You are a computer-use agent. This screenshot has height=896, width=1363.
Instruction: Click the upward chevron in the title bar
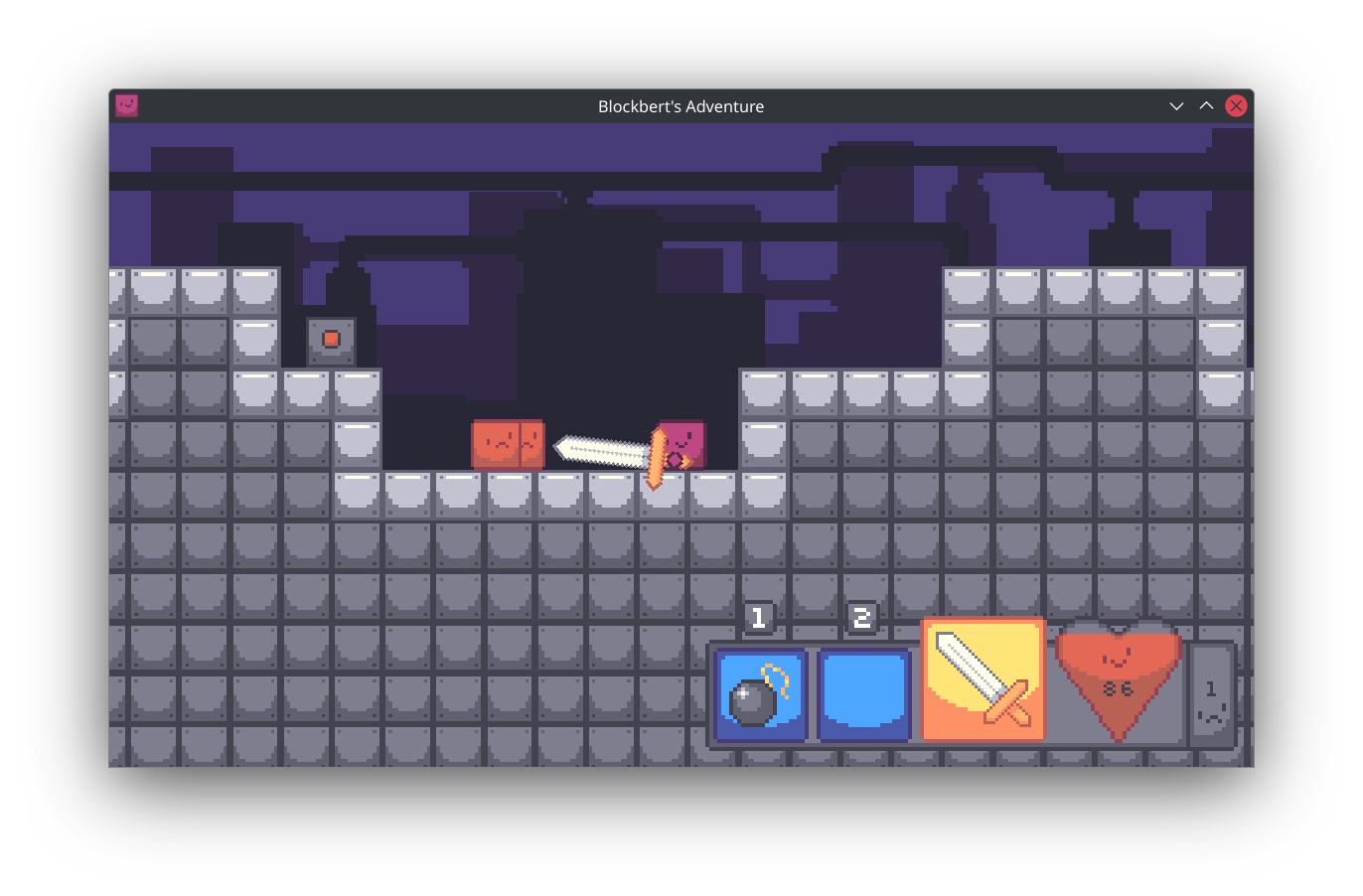[x=1206, y=105]
